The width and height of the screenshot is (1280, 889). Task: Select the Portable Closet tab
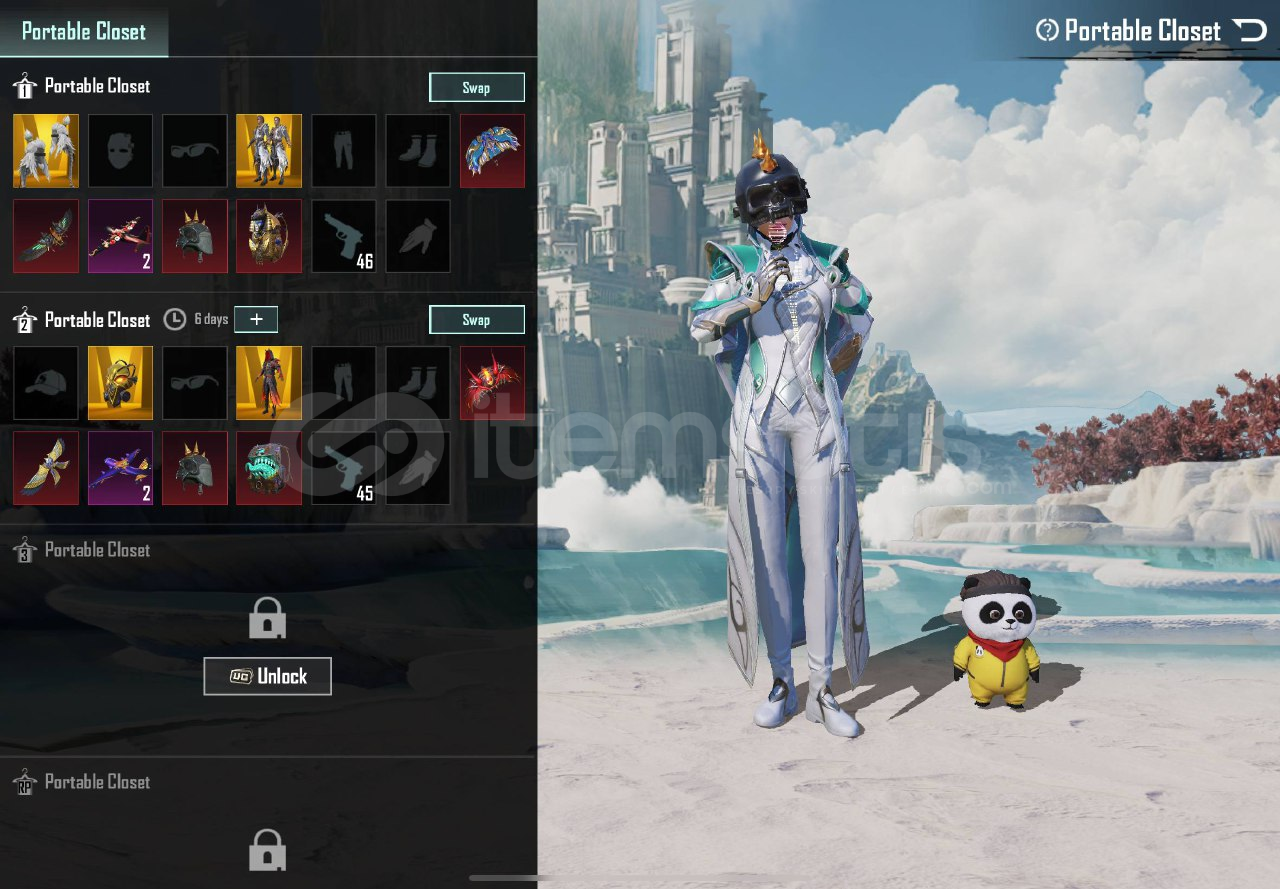(84, 31)
